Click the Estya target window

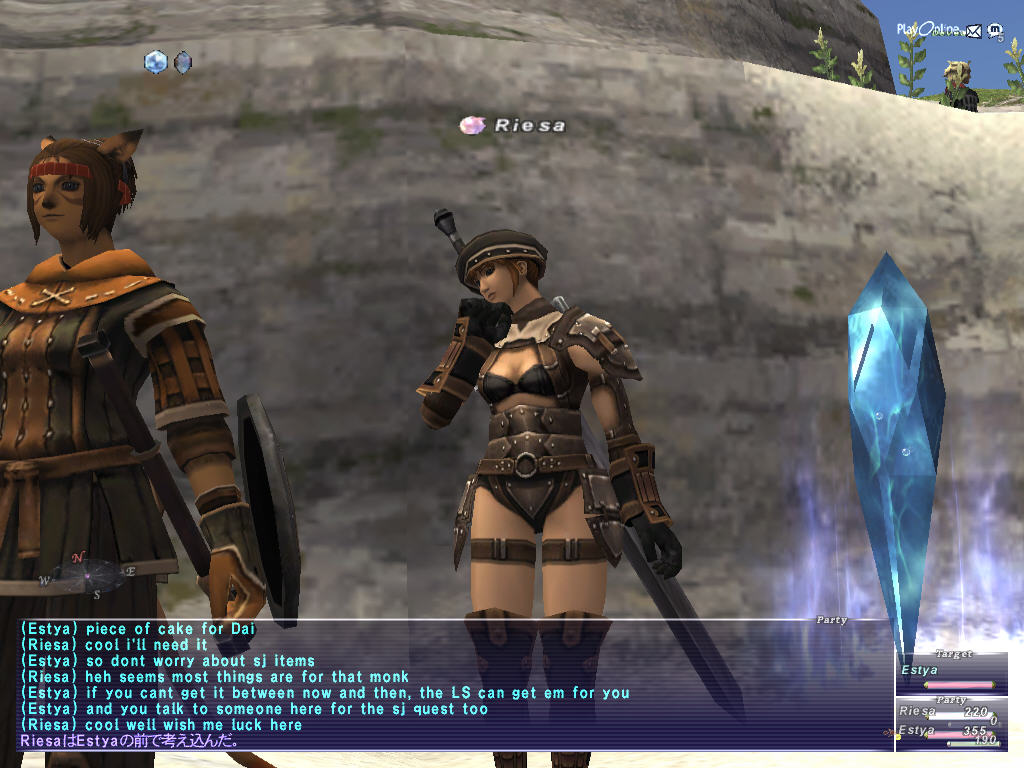(x=948, y=672)
